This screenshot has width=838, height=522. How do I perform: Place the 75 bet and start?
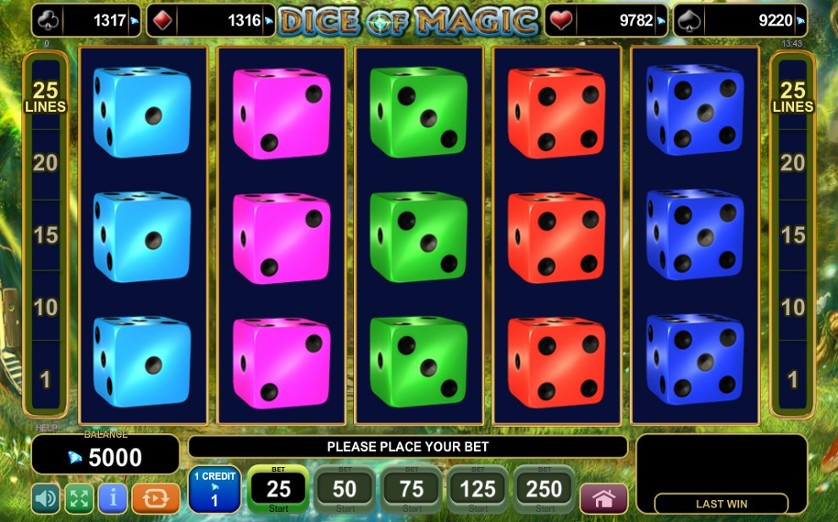(x=411, y=489)
